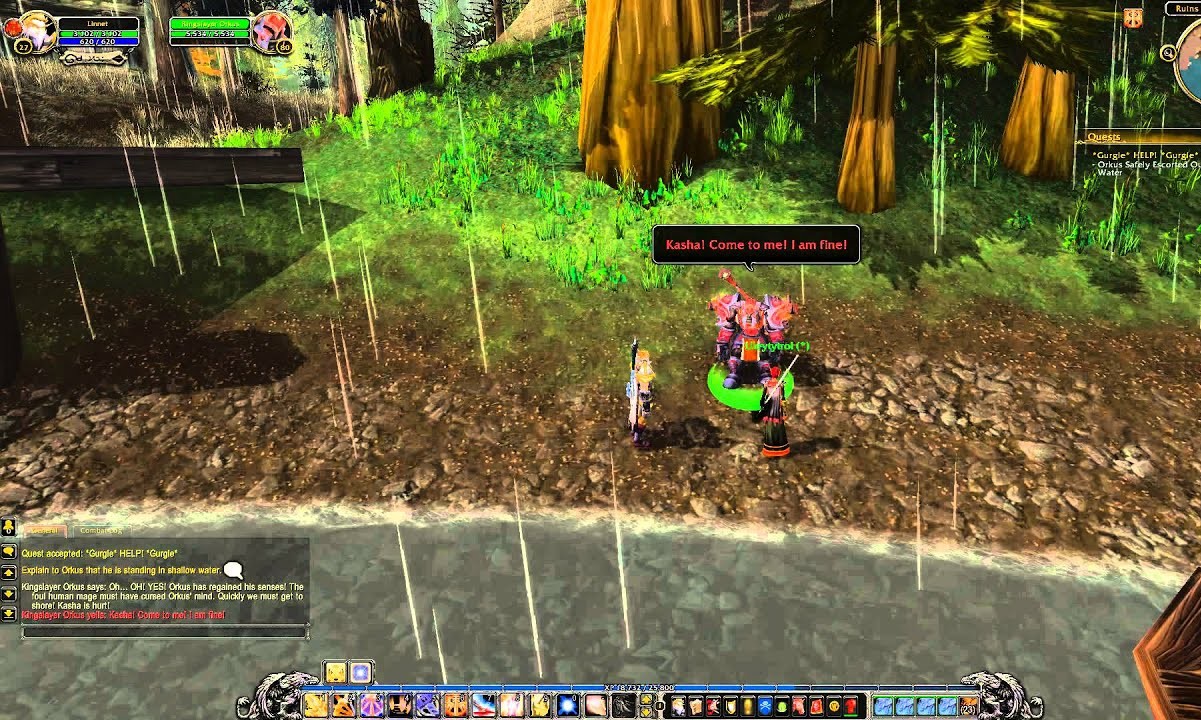Jump to bottom of chat log
Image resolution: width=1201 pixels, height=720 pixels.
coord(9,613)
